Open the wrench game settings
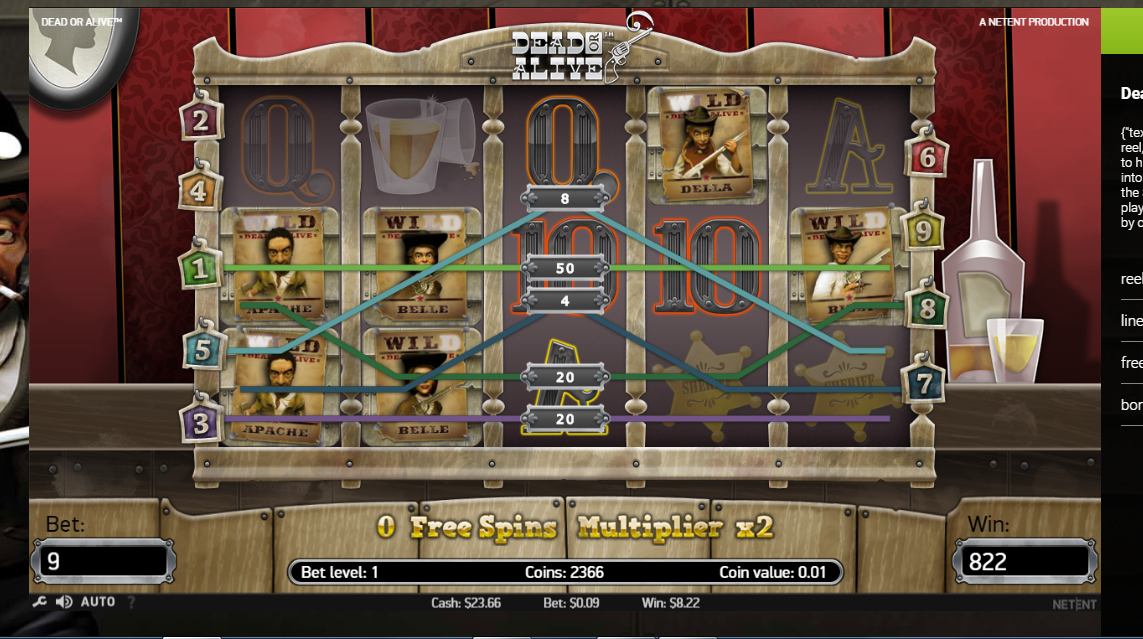The image size is (1143, 639). click(40, 602)
